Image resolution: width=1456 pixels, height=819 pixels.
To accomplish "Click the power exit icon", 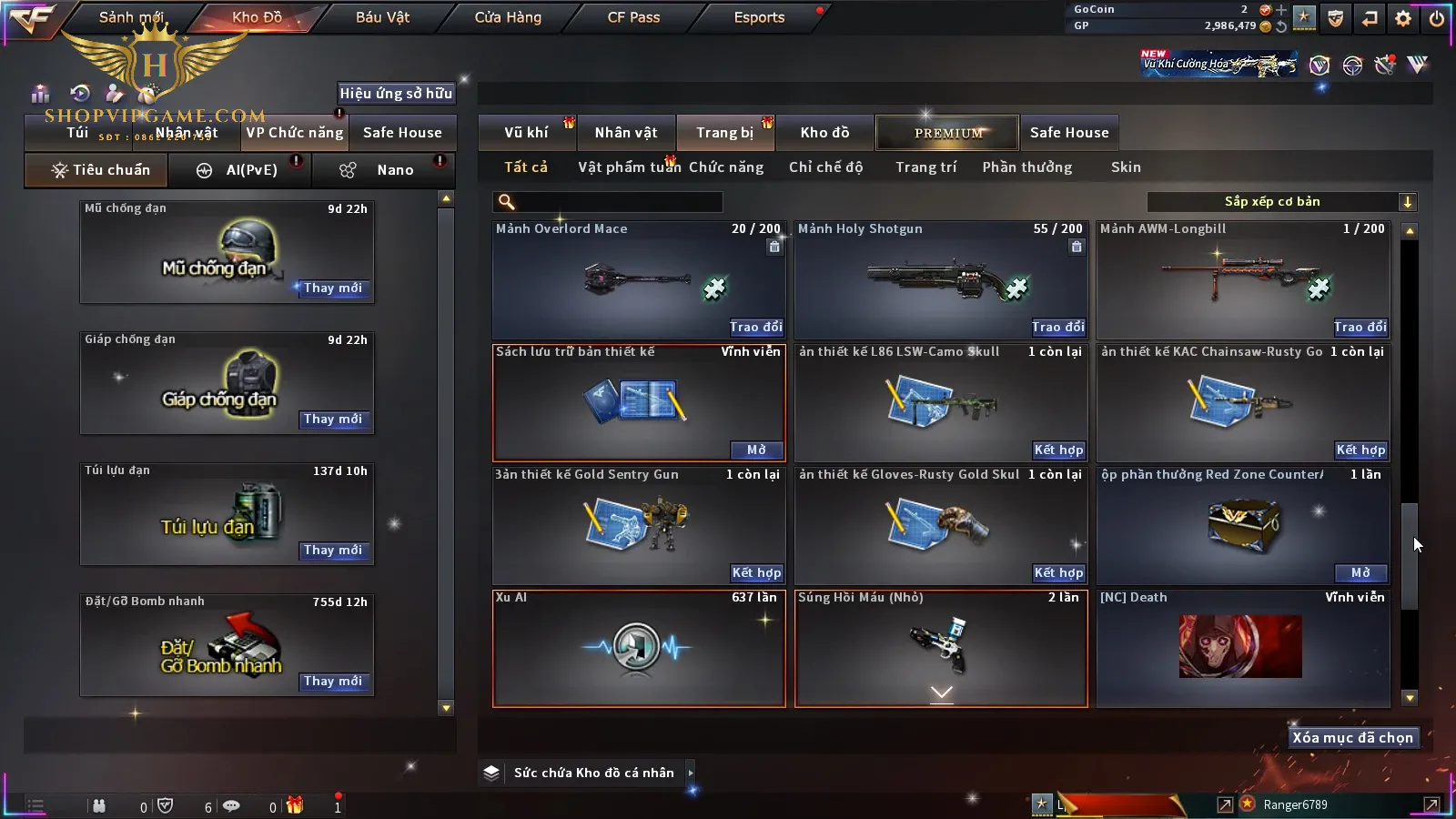I will click(x=1437, y=18).
